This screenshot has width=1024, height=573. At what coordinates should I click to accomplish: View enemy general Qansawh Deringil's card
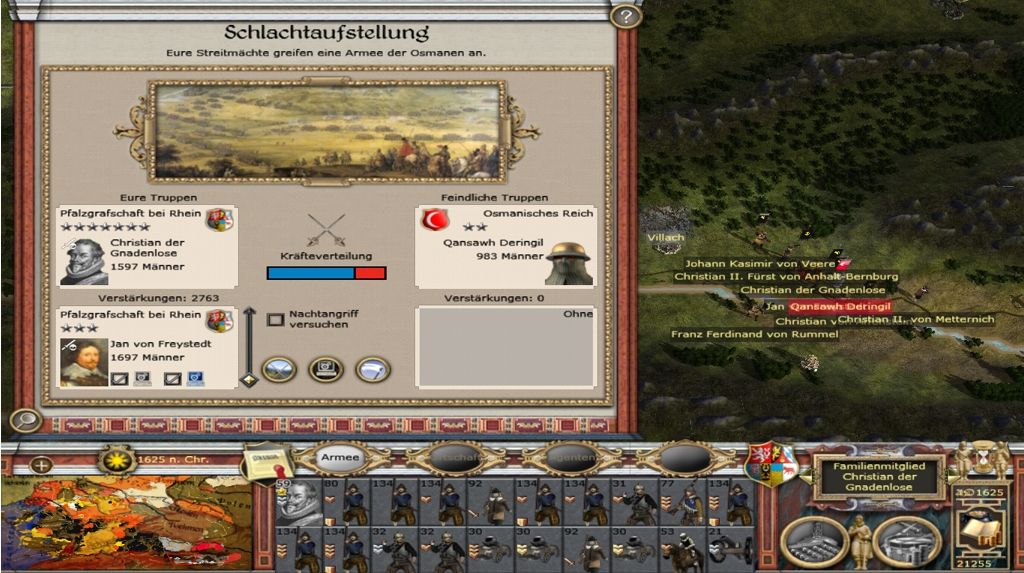505,246
